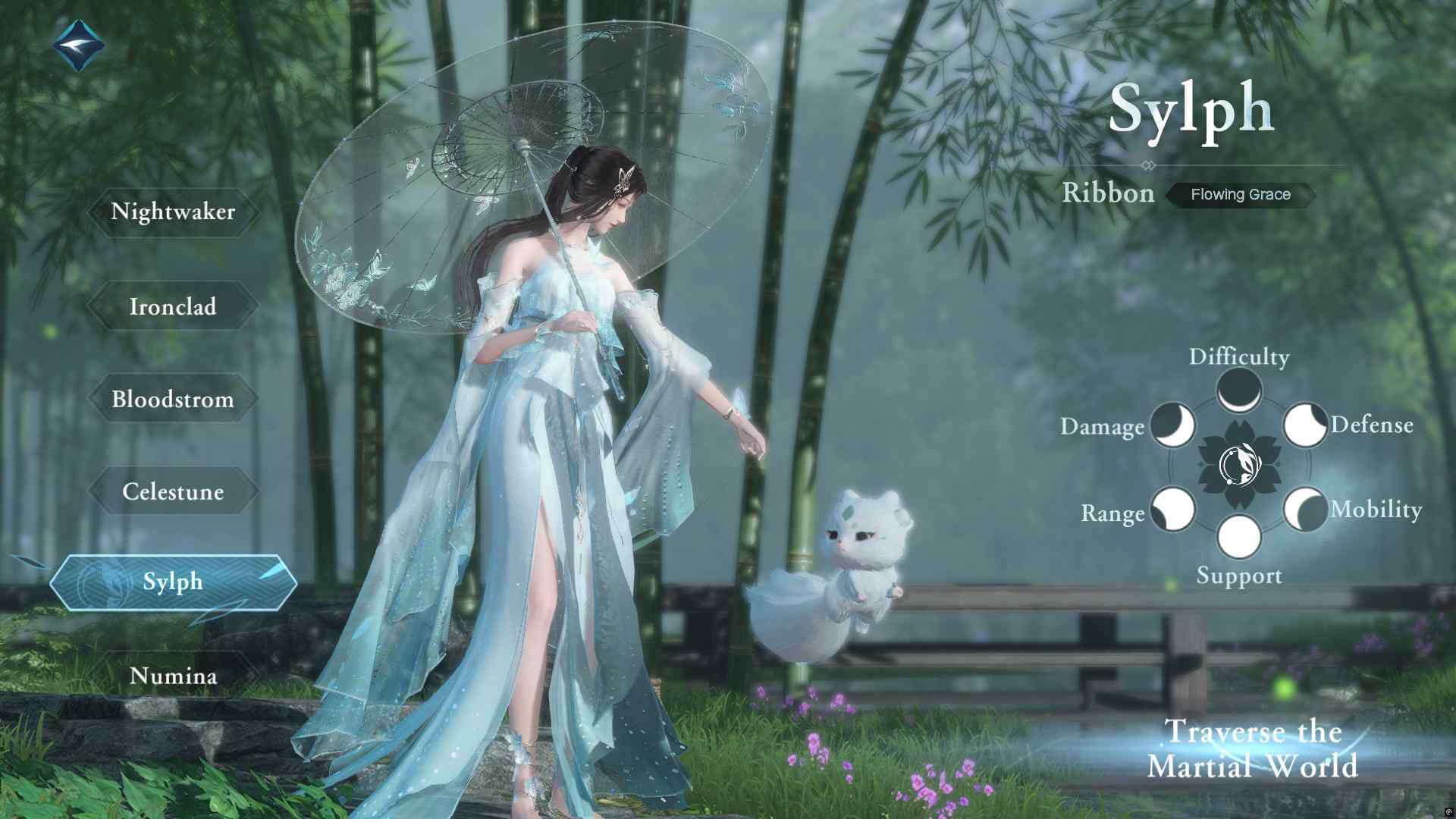Select the Celestune class tab

pos(173,491)
